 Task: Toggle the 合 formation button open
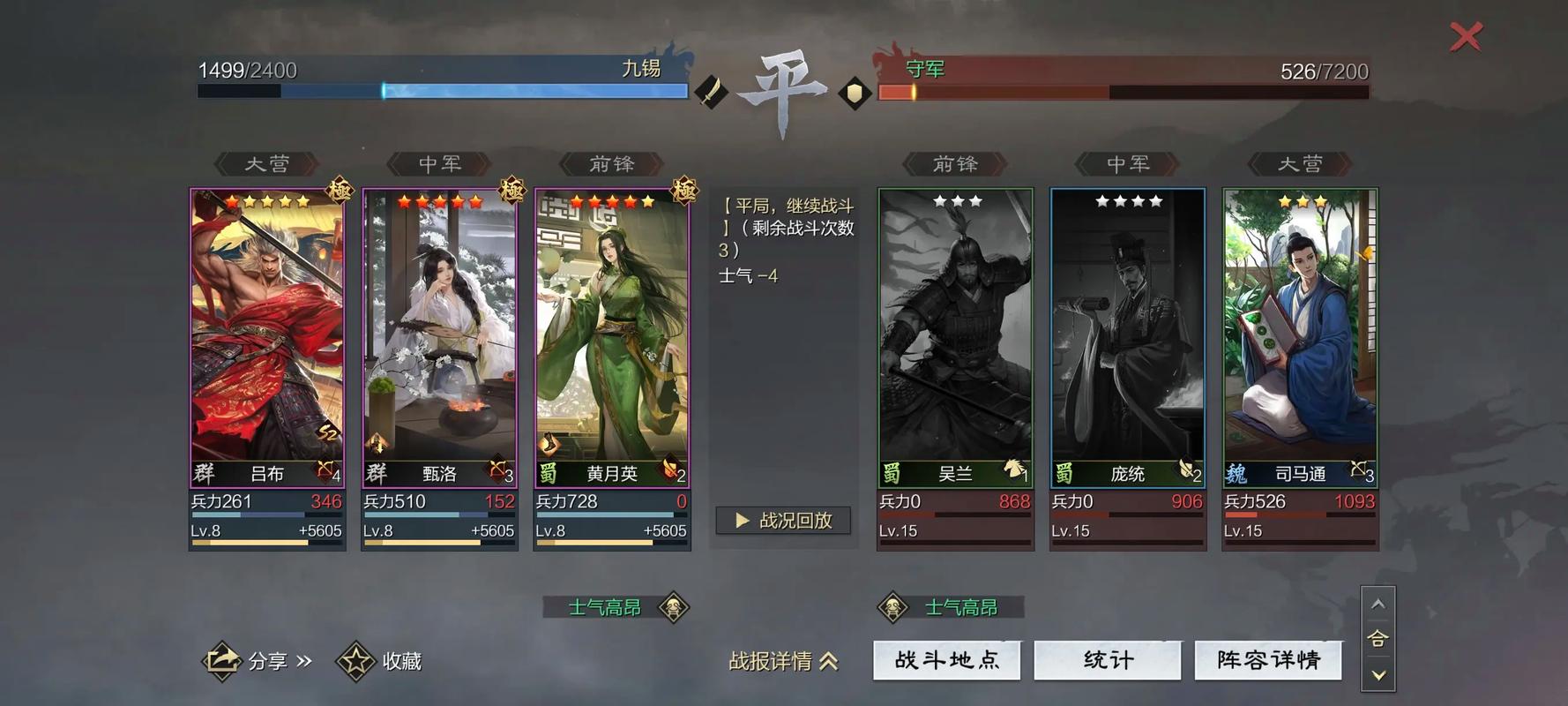pyautogui.click(x=1377, y=639)
